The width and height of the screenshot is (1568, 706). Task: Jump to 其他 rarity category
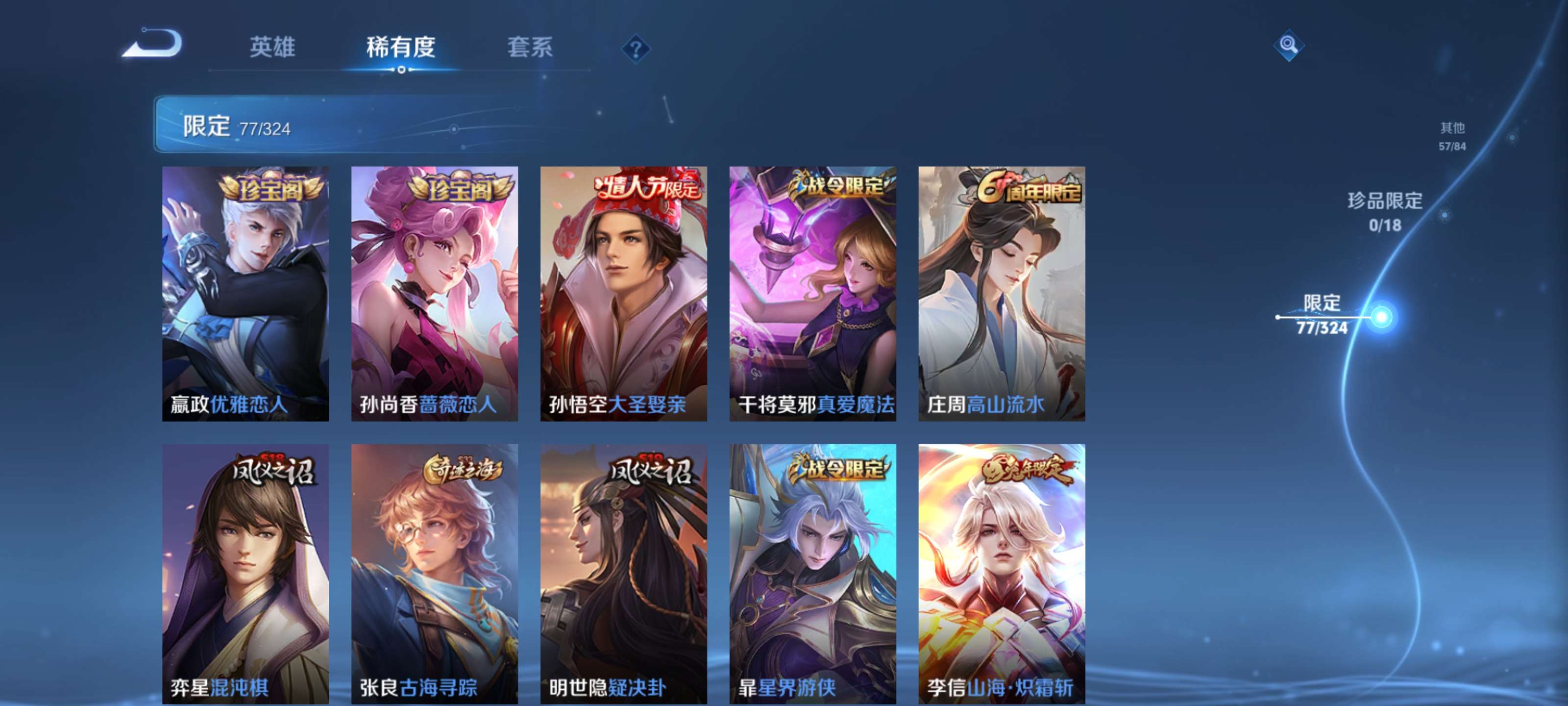coord(1452,135)
